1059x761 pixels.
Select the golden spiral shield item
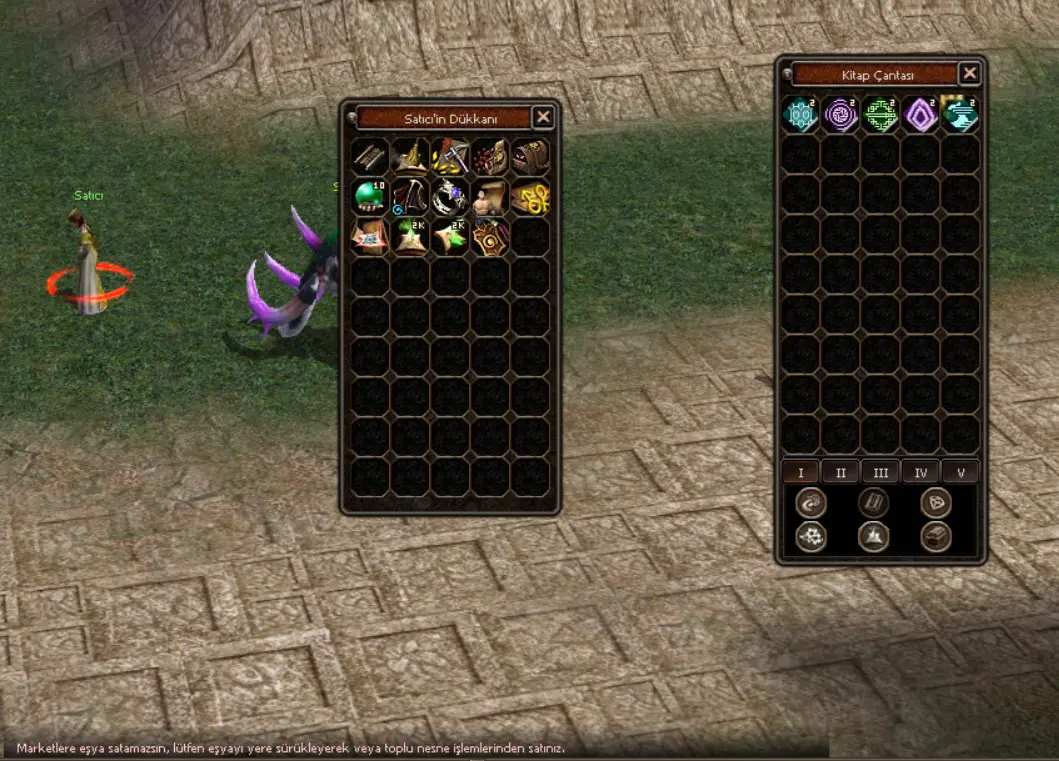click(490, 237)
